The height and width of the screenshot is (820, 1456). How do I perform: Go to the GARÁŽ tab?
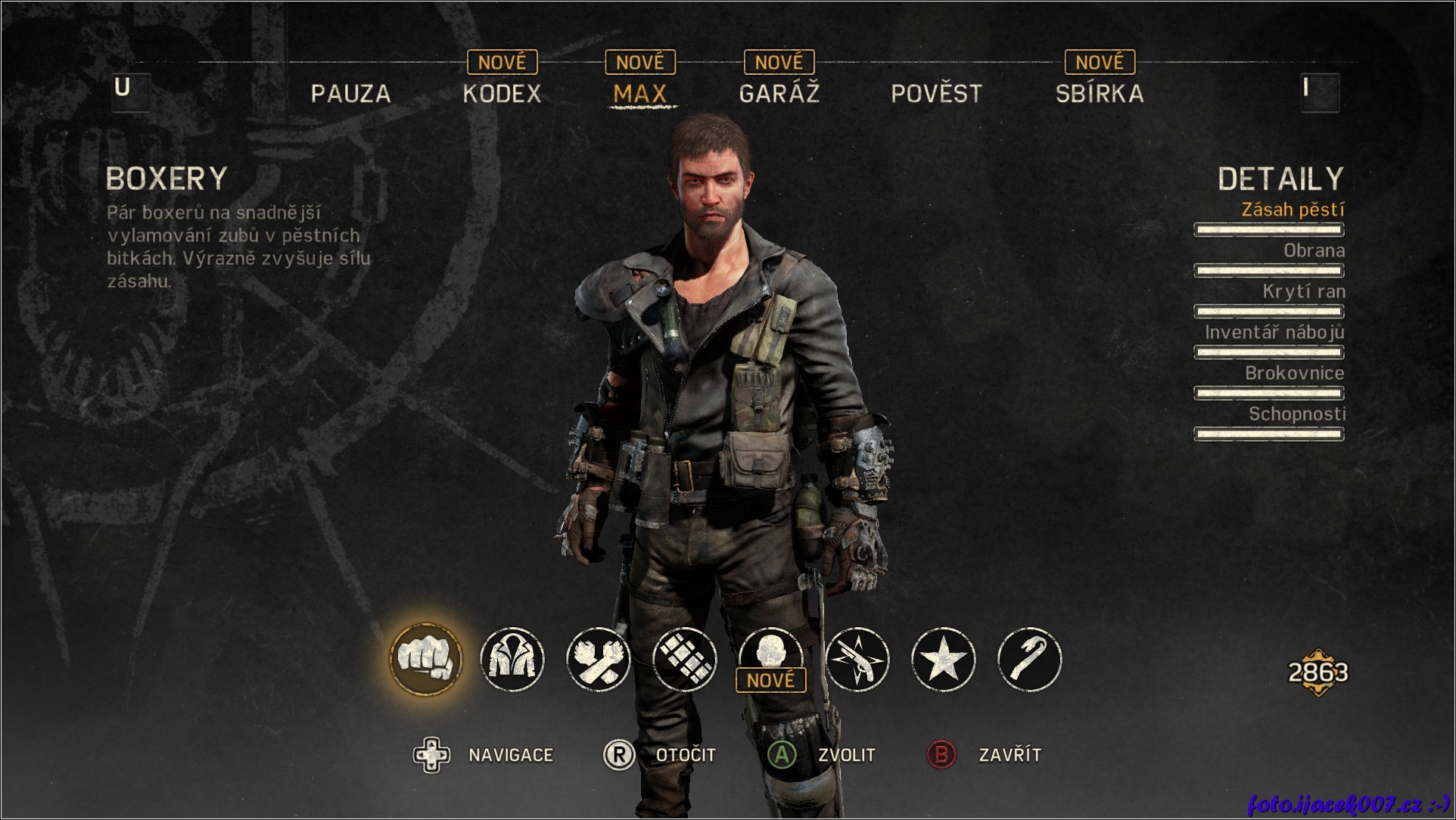click(779, 94)
